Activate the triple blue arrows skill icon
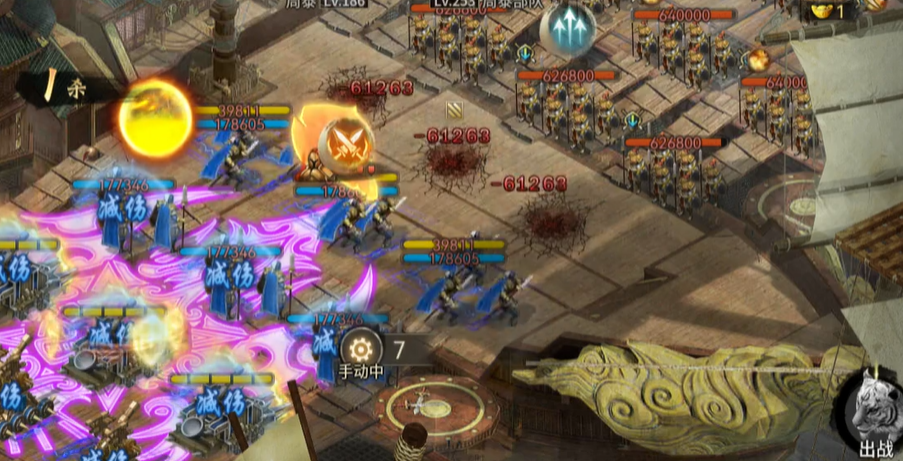Image resolution: width=903 pixels, height=461 pixels. coord(568,31)
